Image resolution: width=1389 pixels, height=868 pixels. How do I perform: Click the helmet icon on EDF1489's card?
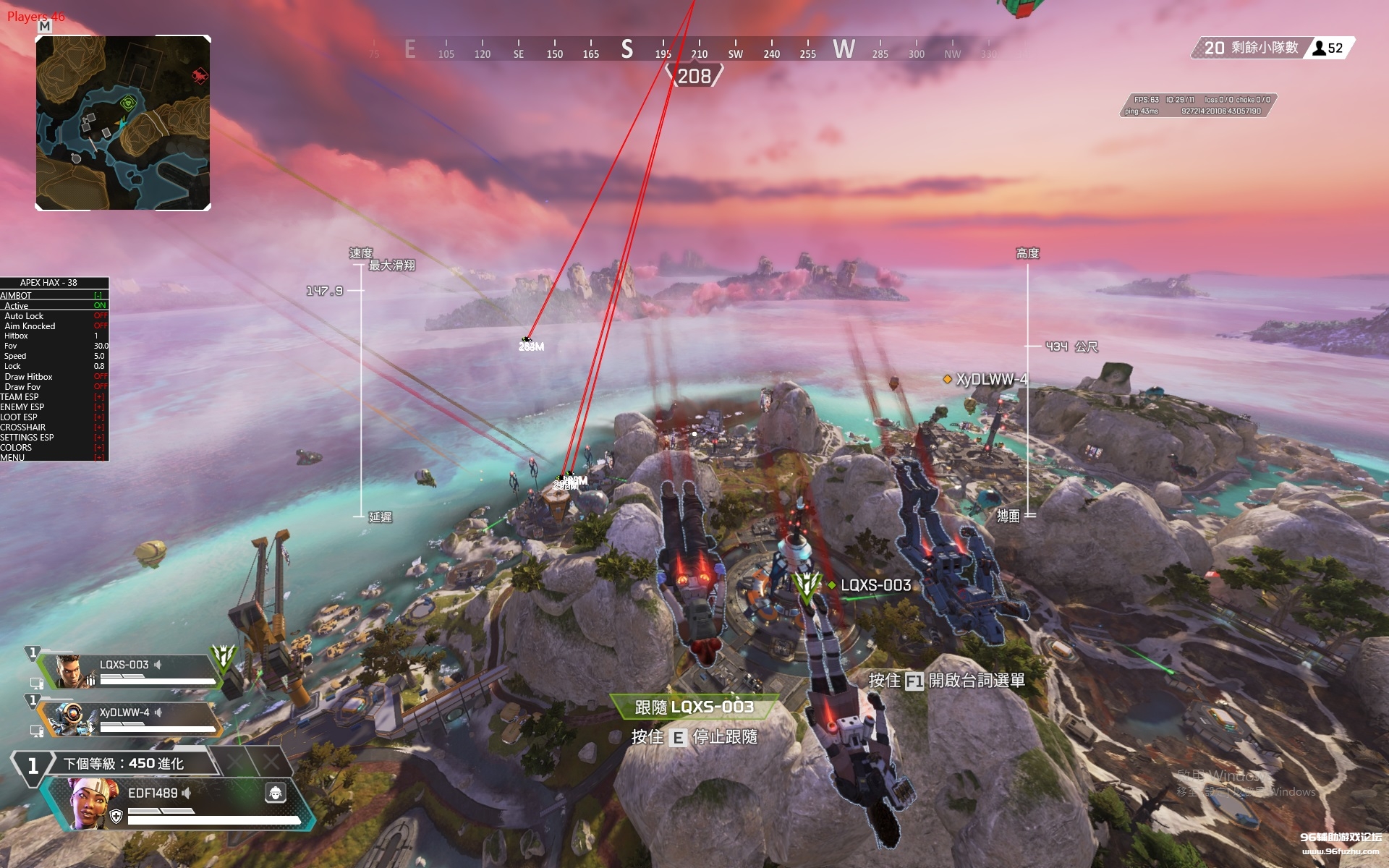coord(276,793)
